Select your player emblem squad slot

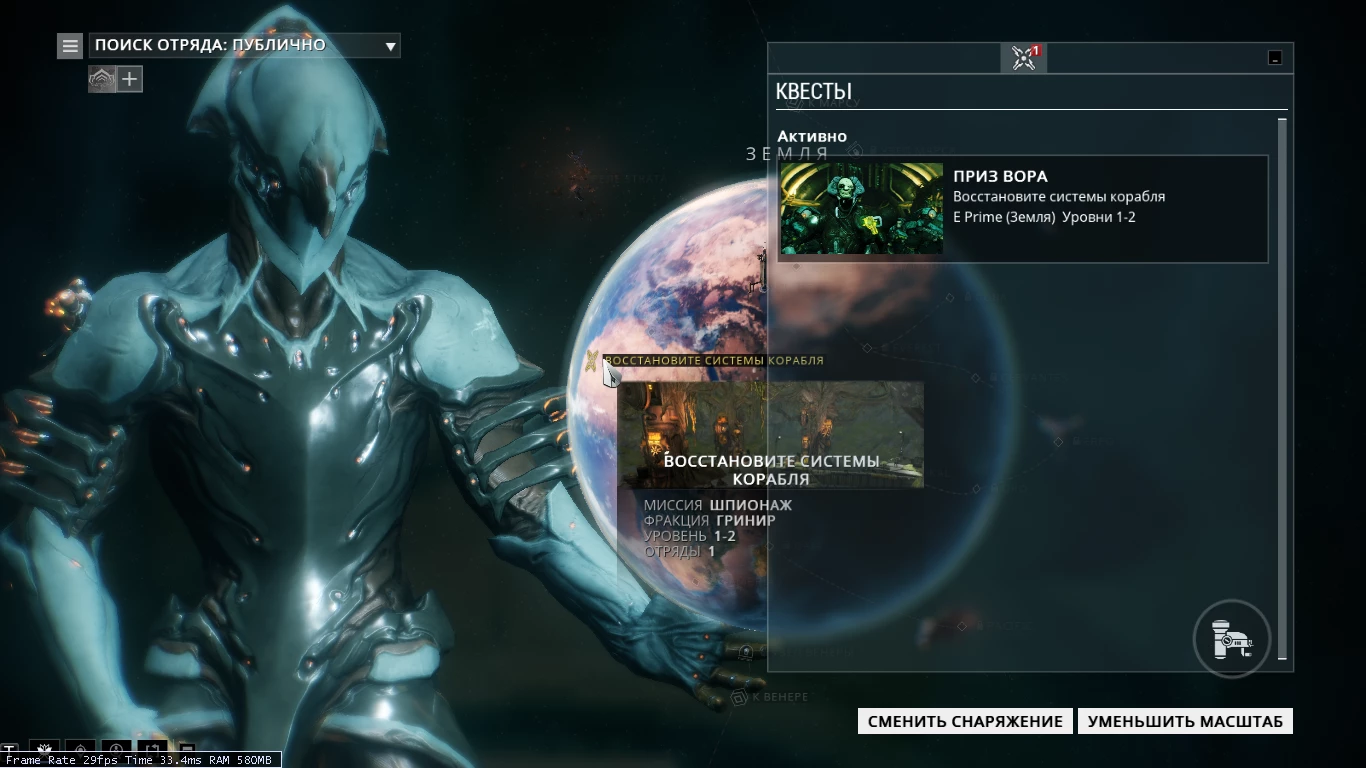[x=102, y=78]
